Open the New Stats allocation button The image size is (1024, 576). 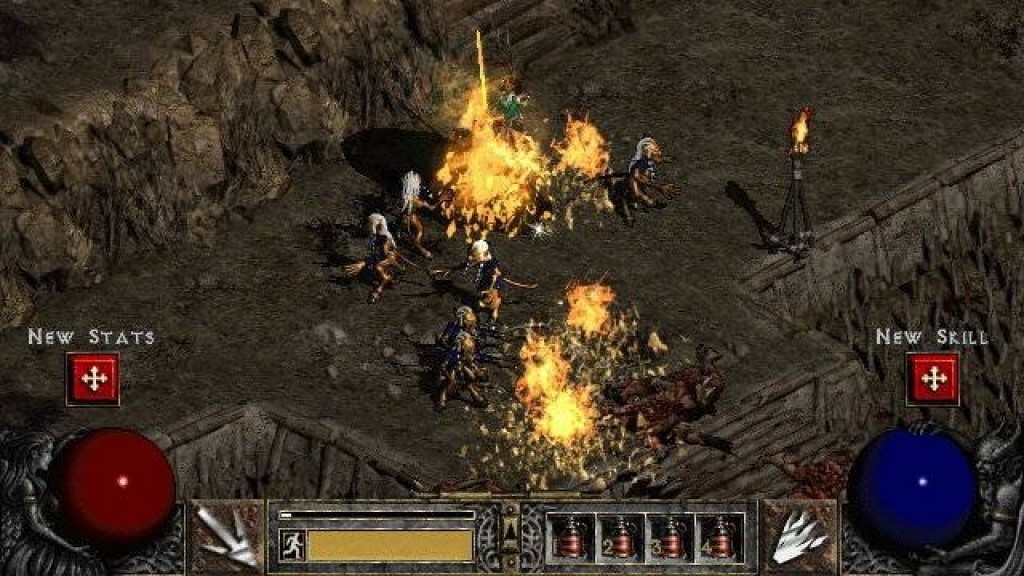tap(93, 378)
